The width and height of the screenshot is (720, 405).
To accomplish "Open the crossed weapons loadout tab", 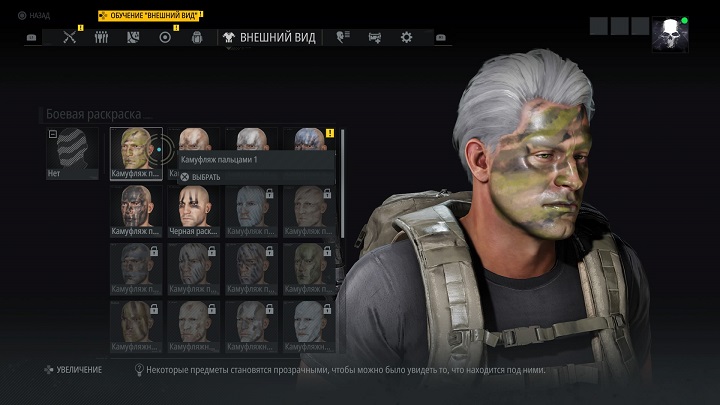I will (x=70, y=37).
